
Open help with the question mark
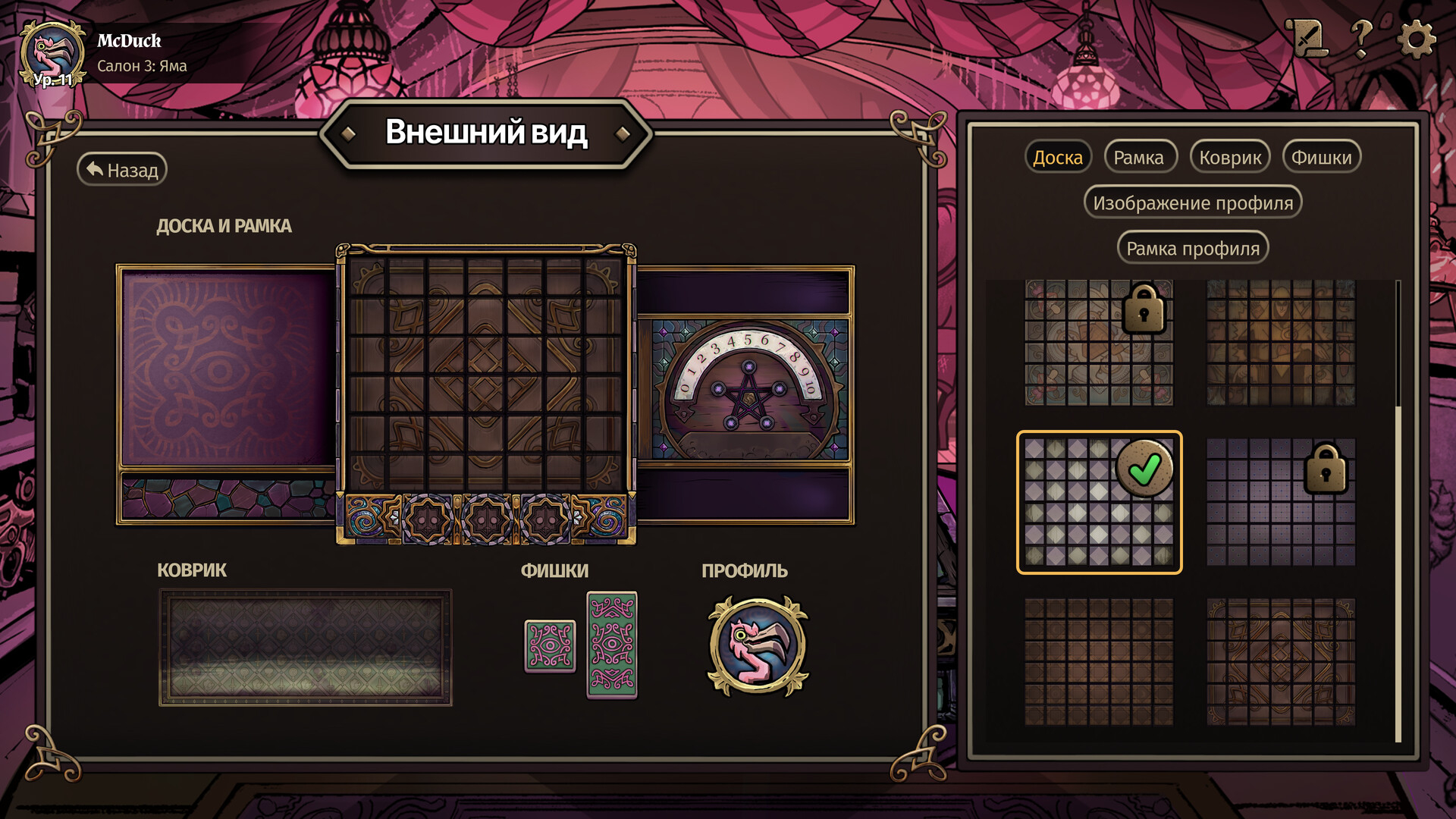(x=1362, y=38)
